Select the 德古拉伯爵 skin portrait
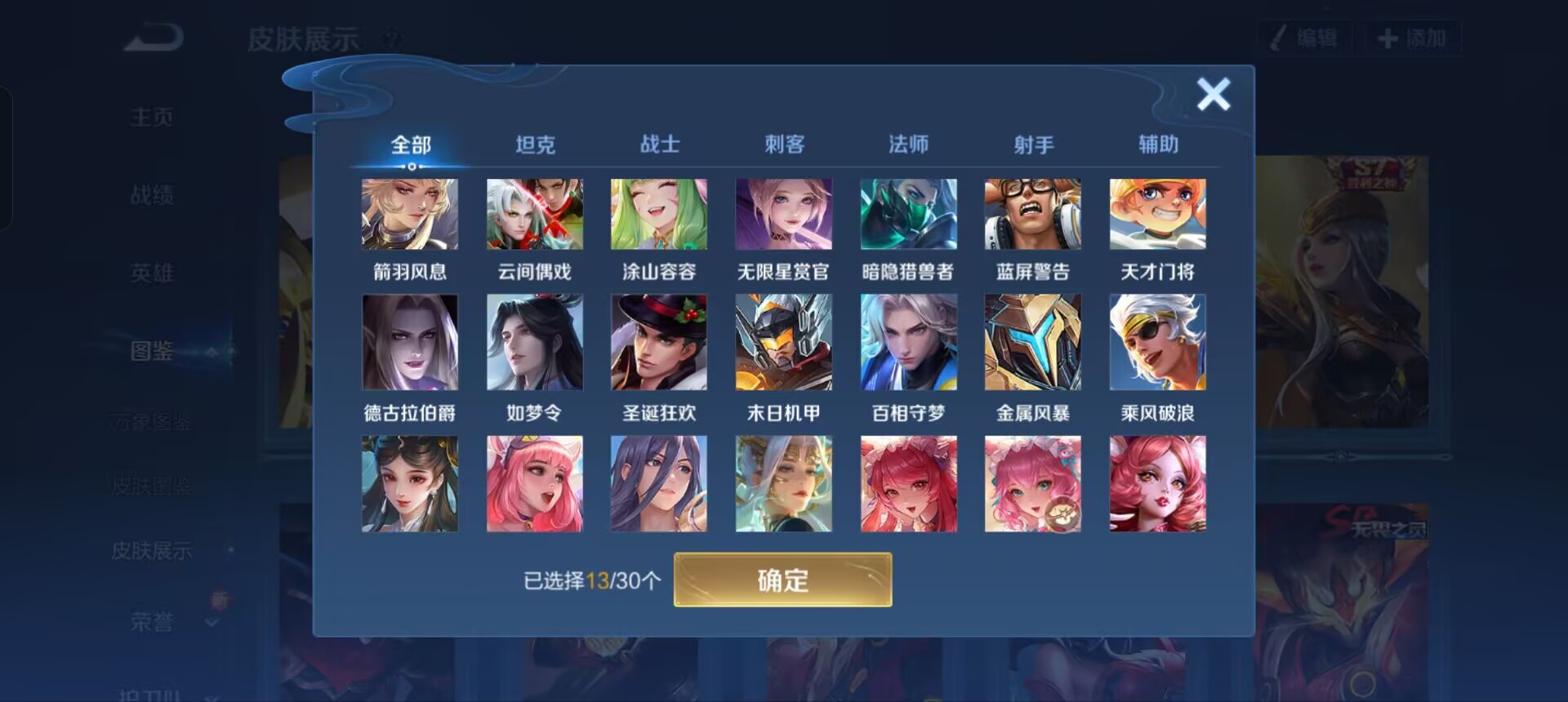The image size is (1568, 702). (410, 342)
